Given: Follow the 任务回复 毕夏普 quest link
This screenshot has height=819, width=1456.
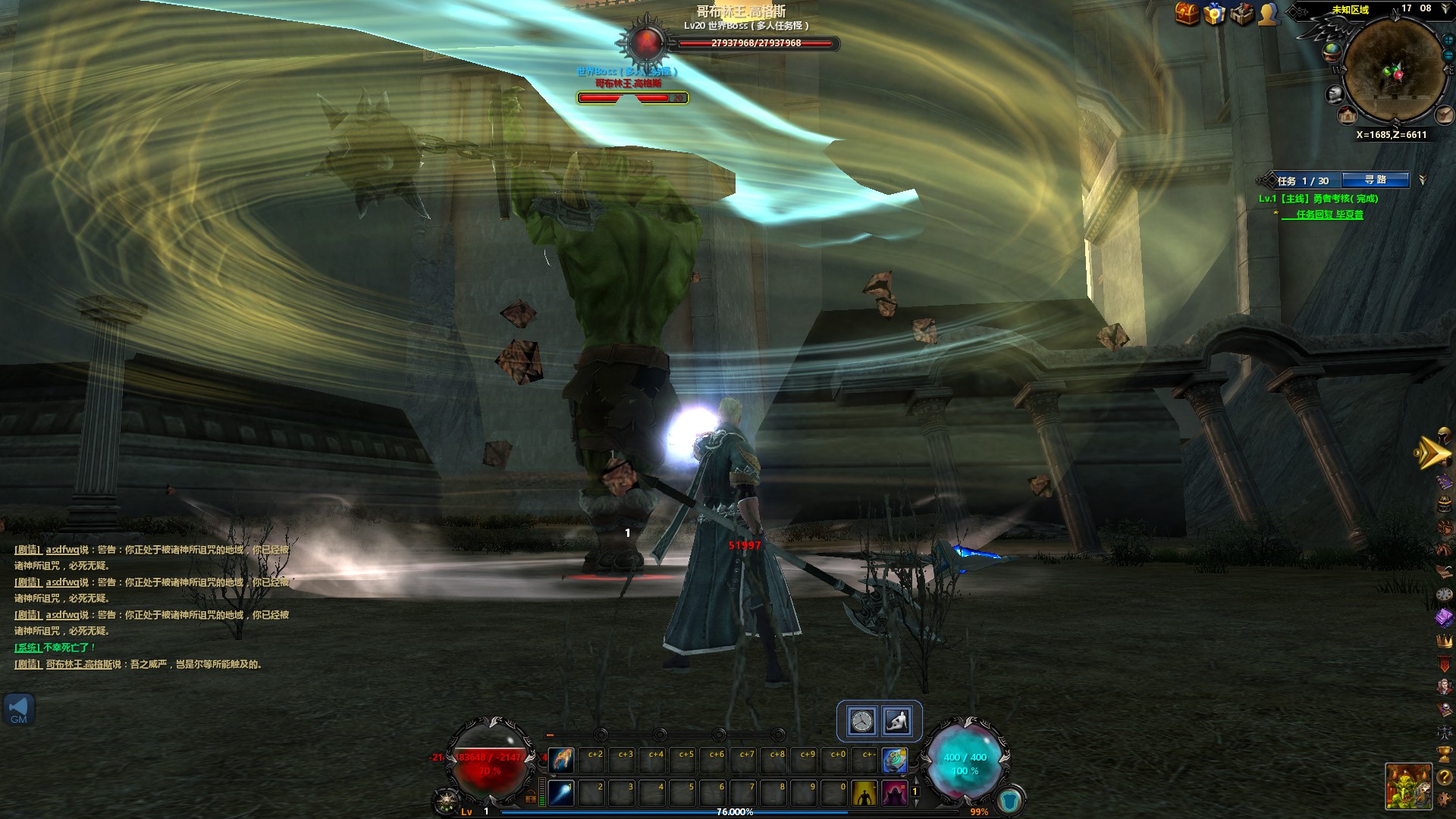Looking at the screenshot, I should pos(1329,215).
